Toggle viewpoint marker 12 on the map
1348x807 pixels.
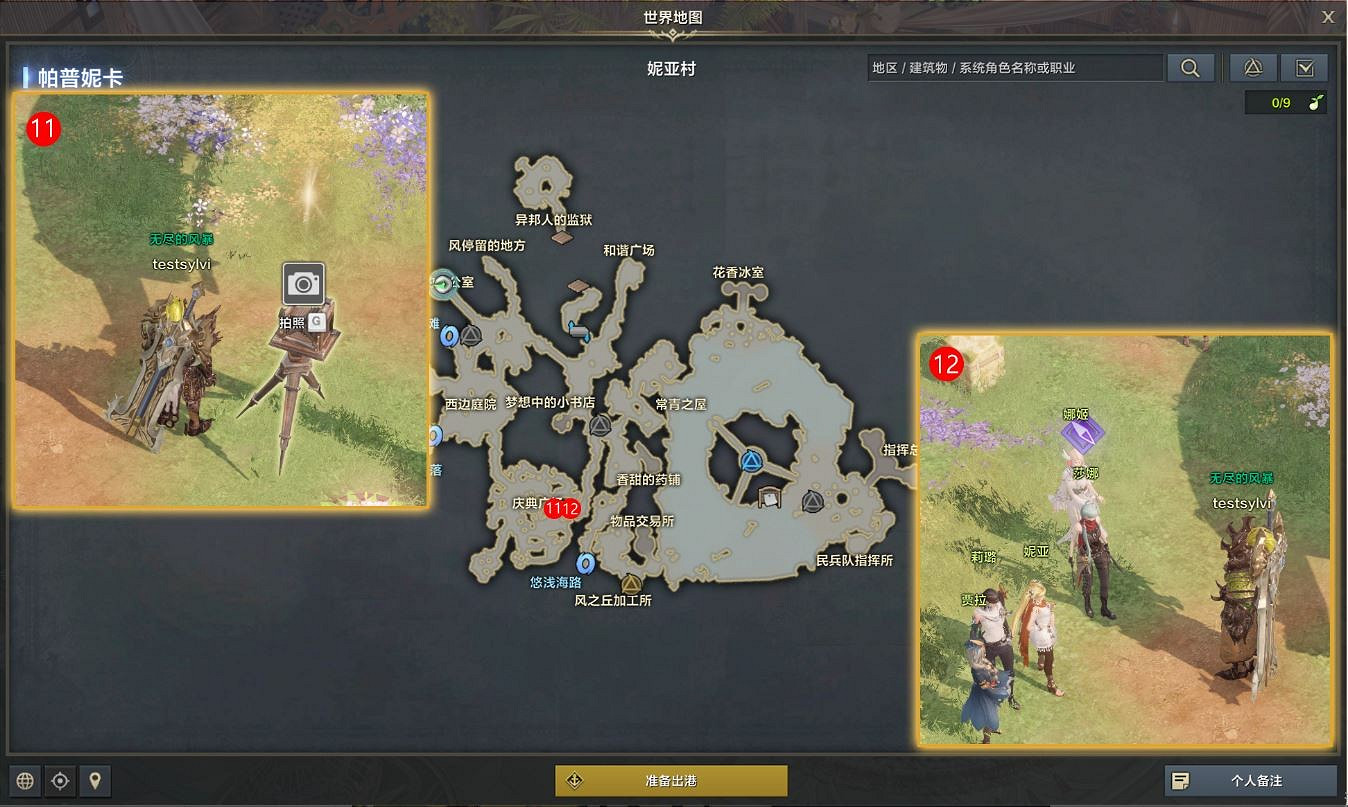[x=570, y=507]
